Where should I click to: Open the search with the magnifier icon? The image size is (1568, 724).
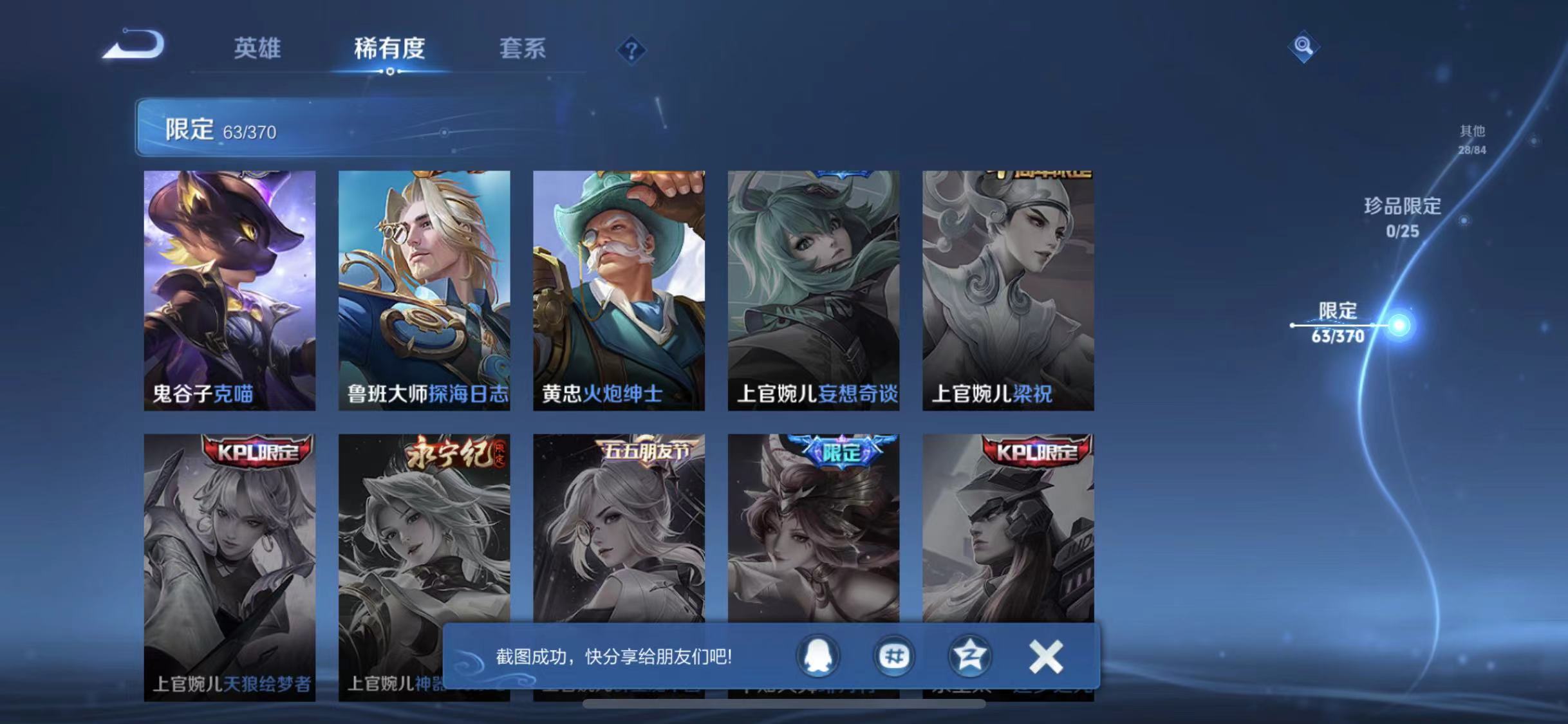[1305, 46]
